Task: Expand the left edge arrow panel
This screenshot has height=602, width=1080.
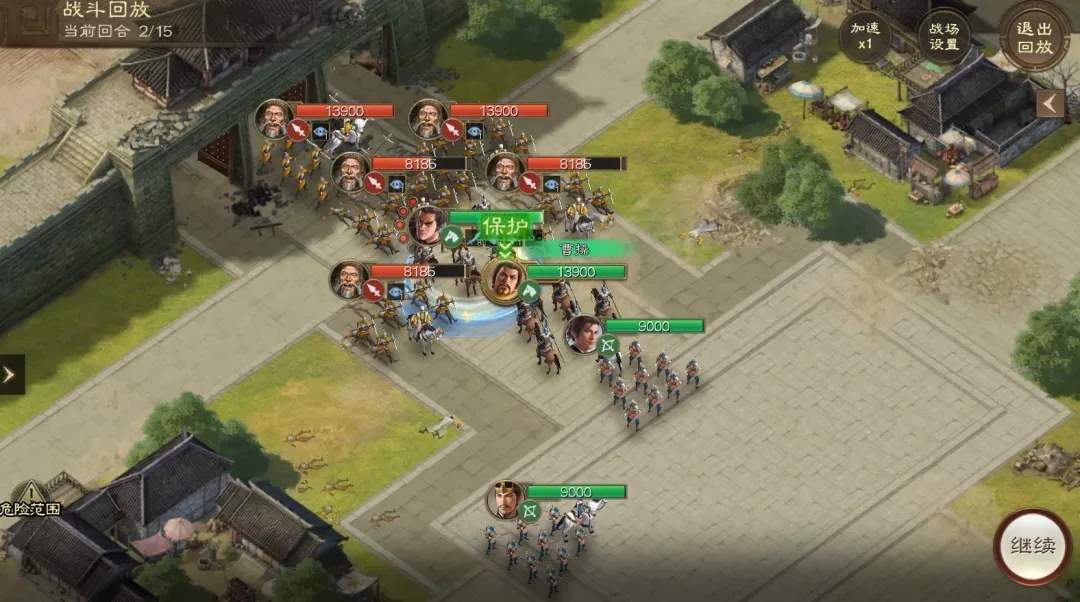Action: [11, 374]
